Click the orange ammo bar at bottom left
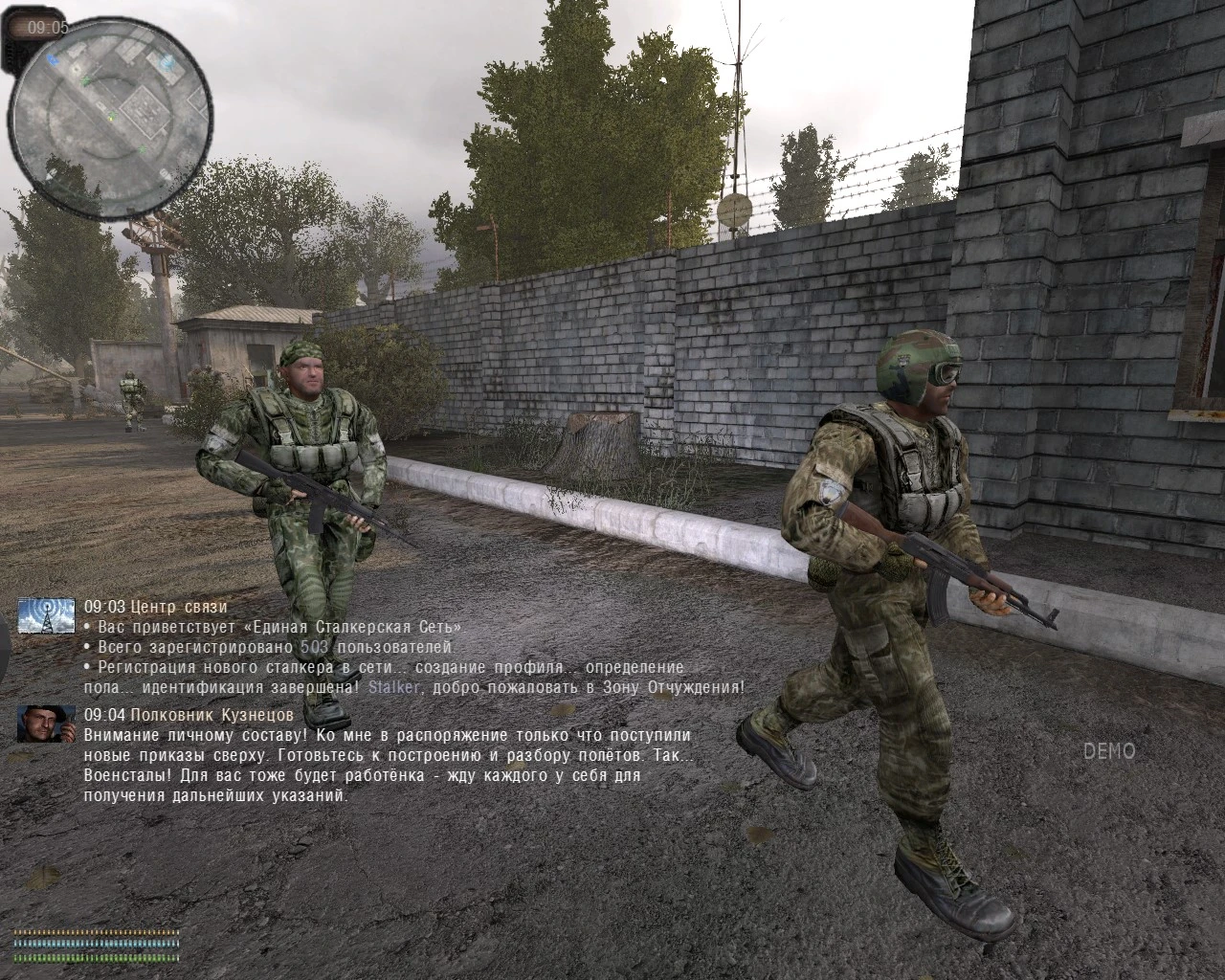Viewport: 1225px width, 980px height. pos(96,934)
